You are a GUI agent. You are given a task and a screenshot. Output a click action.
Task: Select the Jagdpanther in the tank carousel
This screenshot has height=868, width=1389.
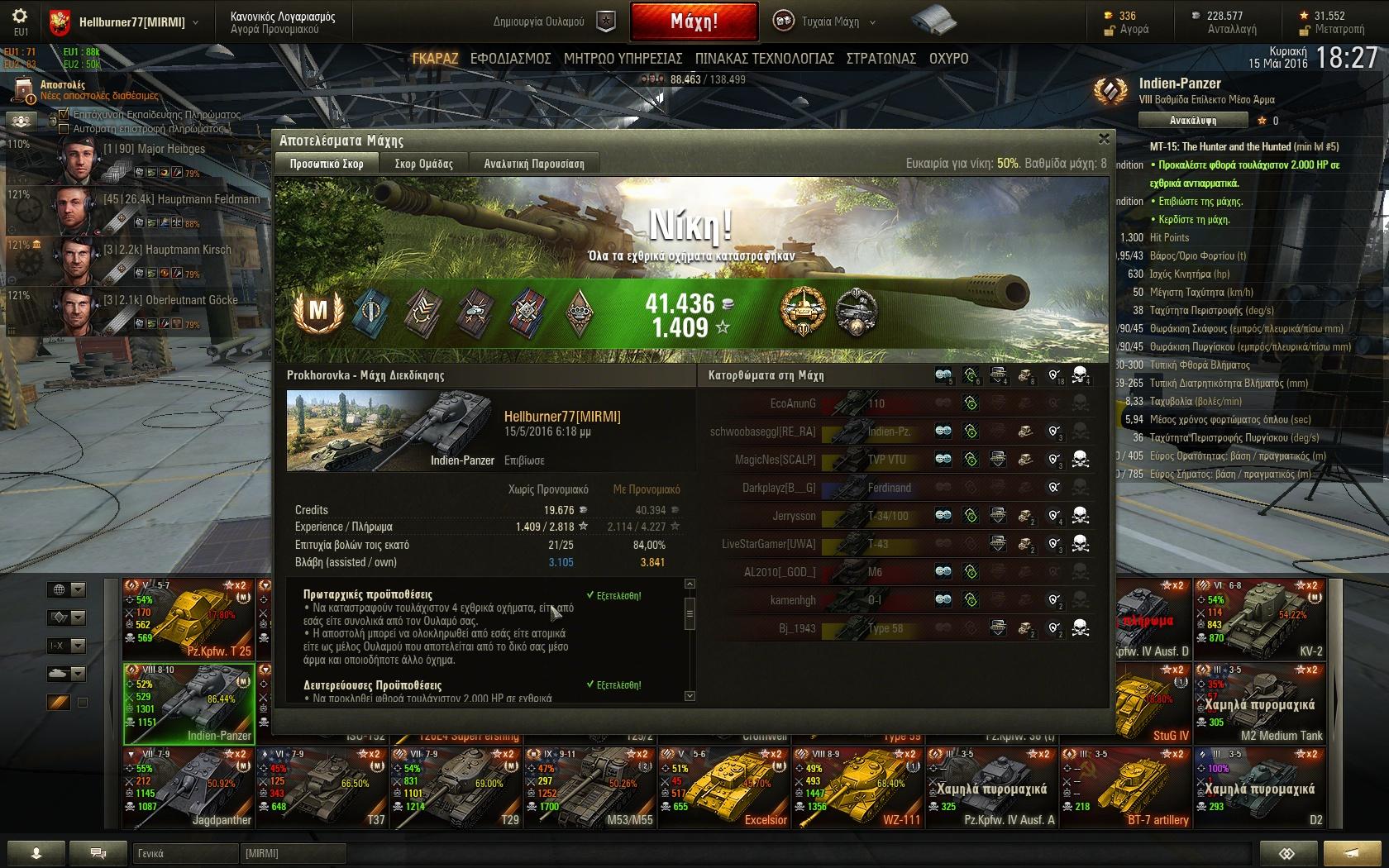[x=189, y=787]
